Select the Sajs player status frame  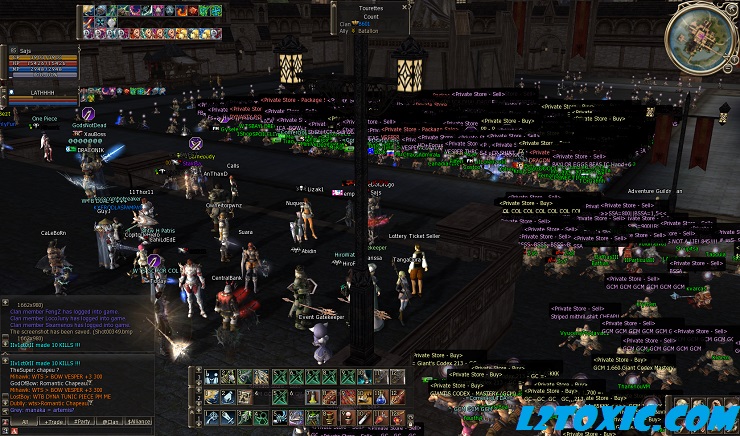click(x=40, y=60)
